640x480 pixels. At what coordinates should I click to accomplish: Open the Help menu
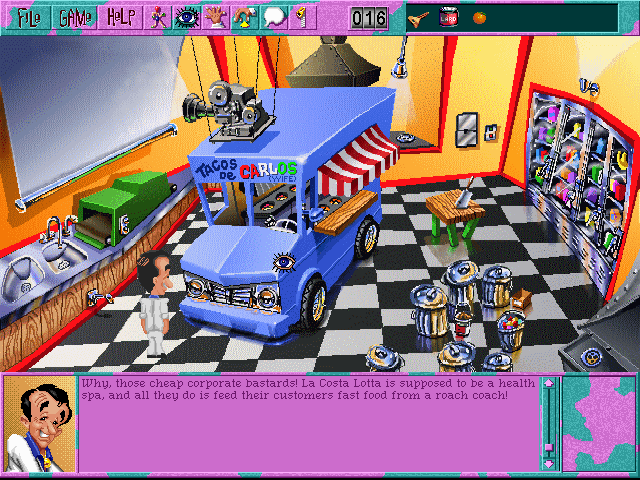point(121,17)
